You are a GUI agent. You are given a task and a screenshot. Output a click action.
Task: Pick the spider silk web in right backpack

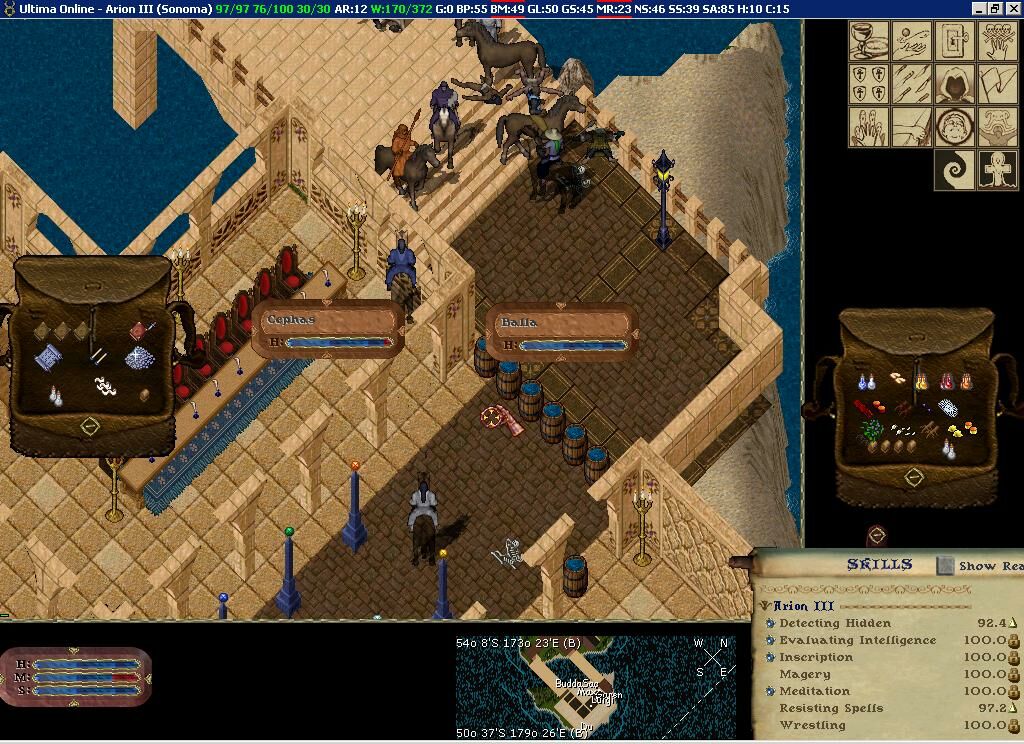[947, 408]
